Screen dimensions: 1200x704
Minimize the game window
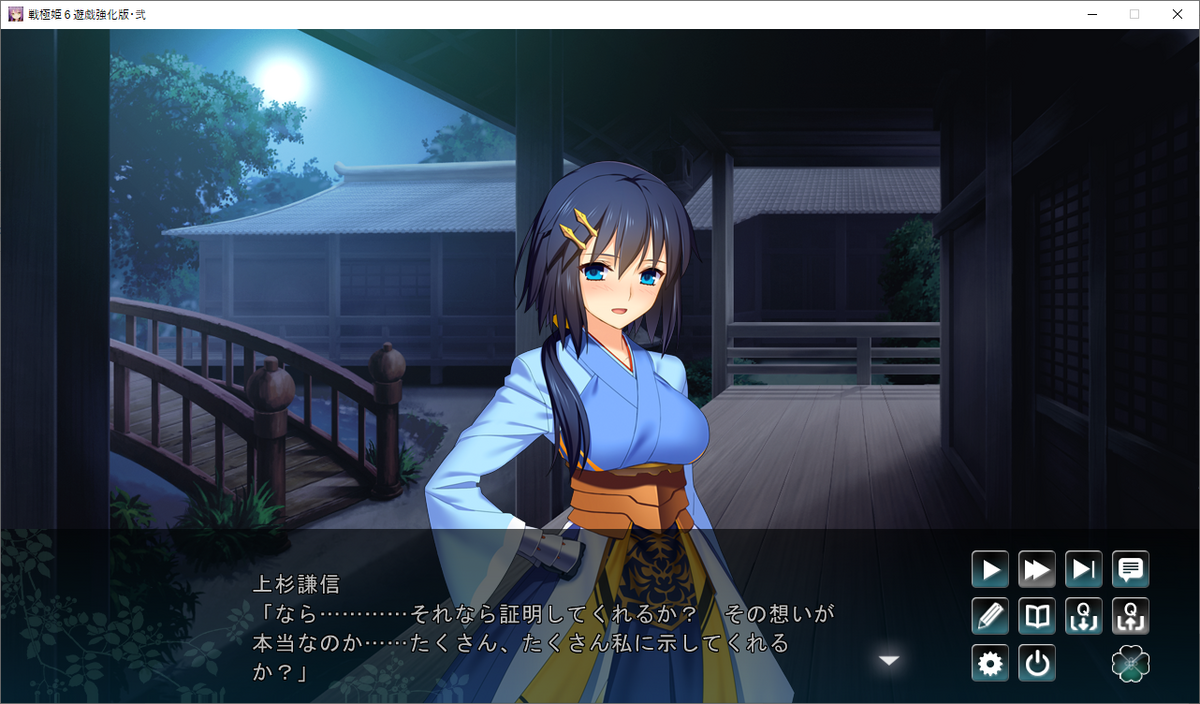[1088, 14]
